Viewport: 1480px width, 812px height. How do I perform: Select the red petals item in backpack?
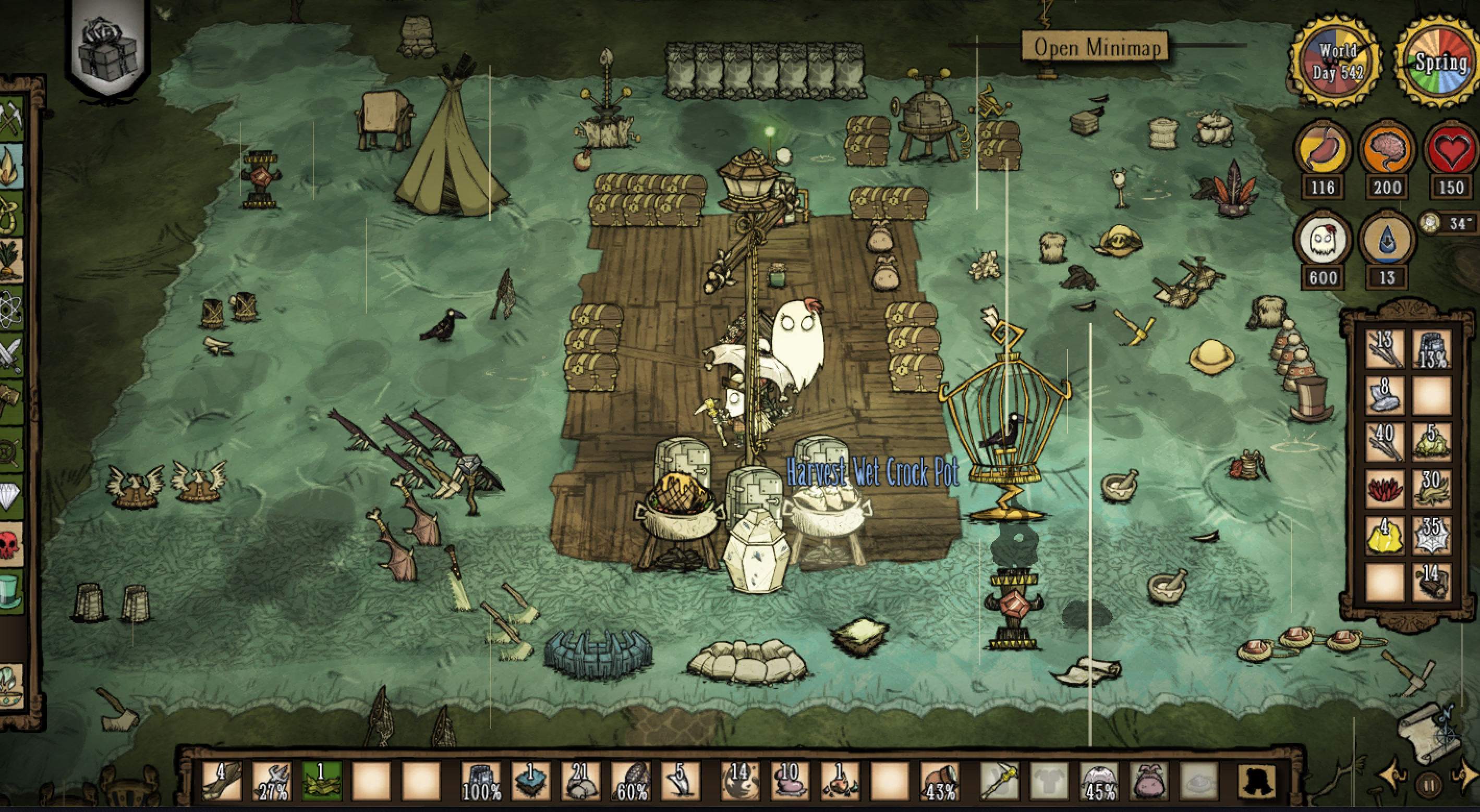tap(1384, 488)
